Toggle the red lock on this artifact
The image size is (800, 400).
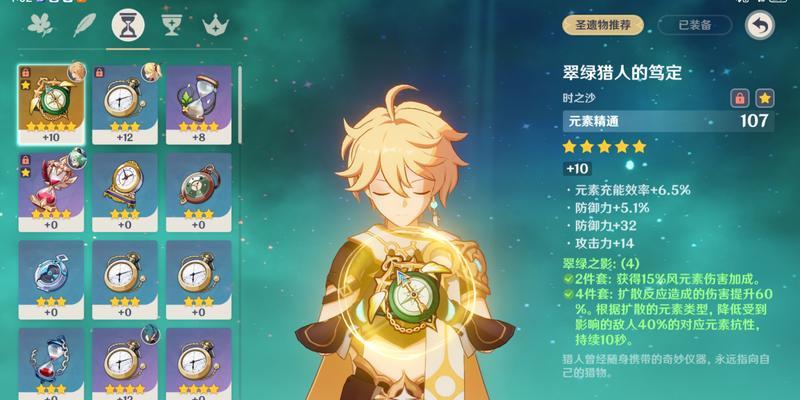pos(740,98)
